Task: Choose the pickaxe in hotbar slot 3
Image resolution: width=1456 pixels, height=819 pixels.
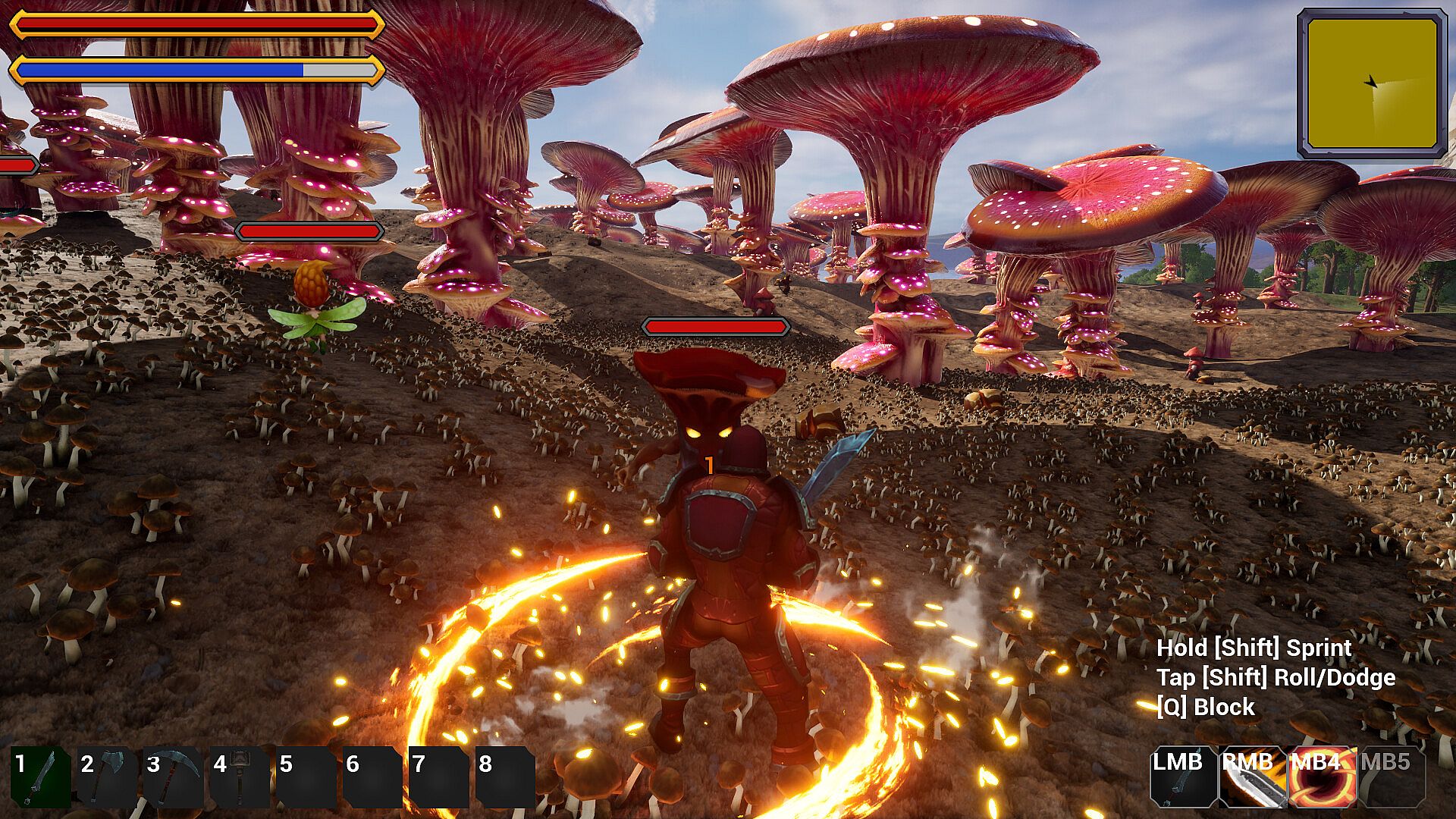Action: [173, 777]
